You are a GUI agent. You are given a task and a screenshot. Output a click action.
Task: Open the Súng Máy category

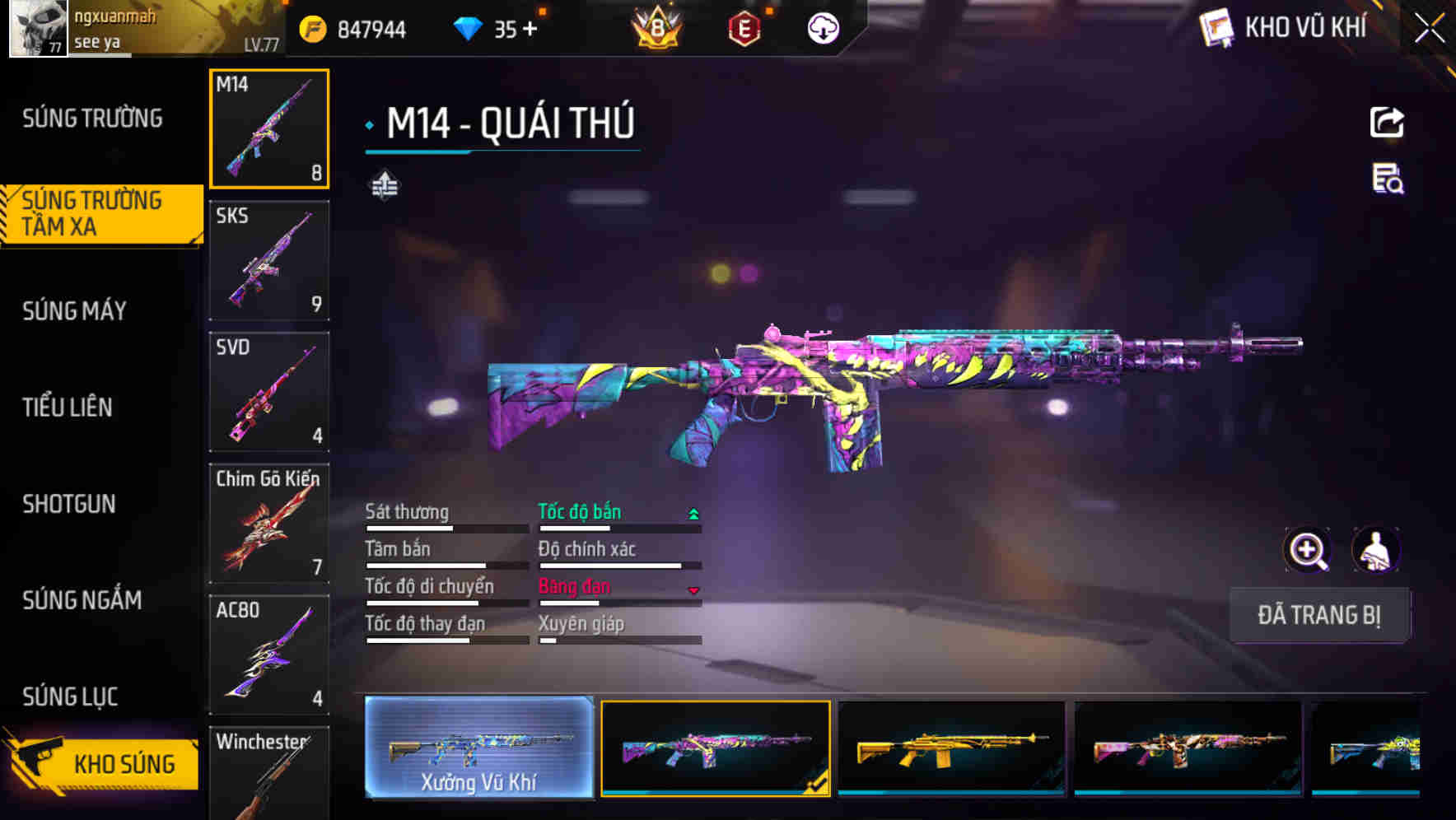74,311
